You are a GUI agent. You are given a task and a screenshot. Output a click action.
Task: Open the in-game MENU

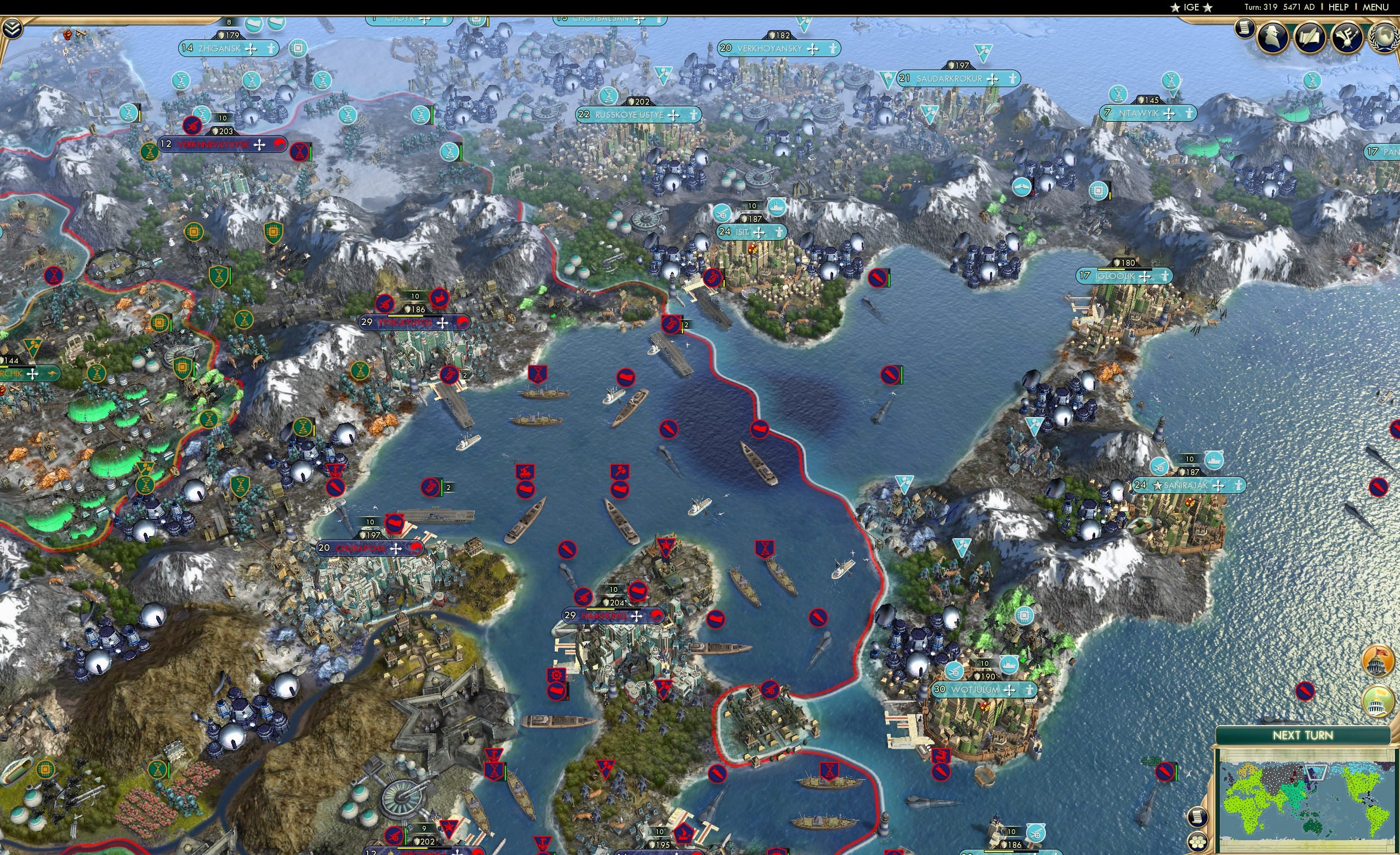(1375, 7)
